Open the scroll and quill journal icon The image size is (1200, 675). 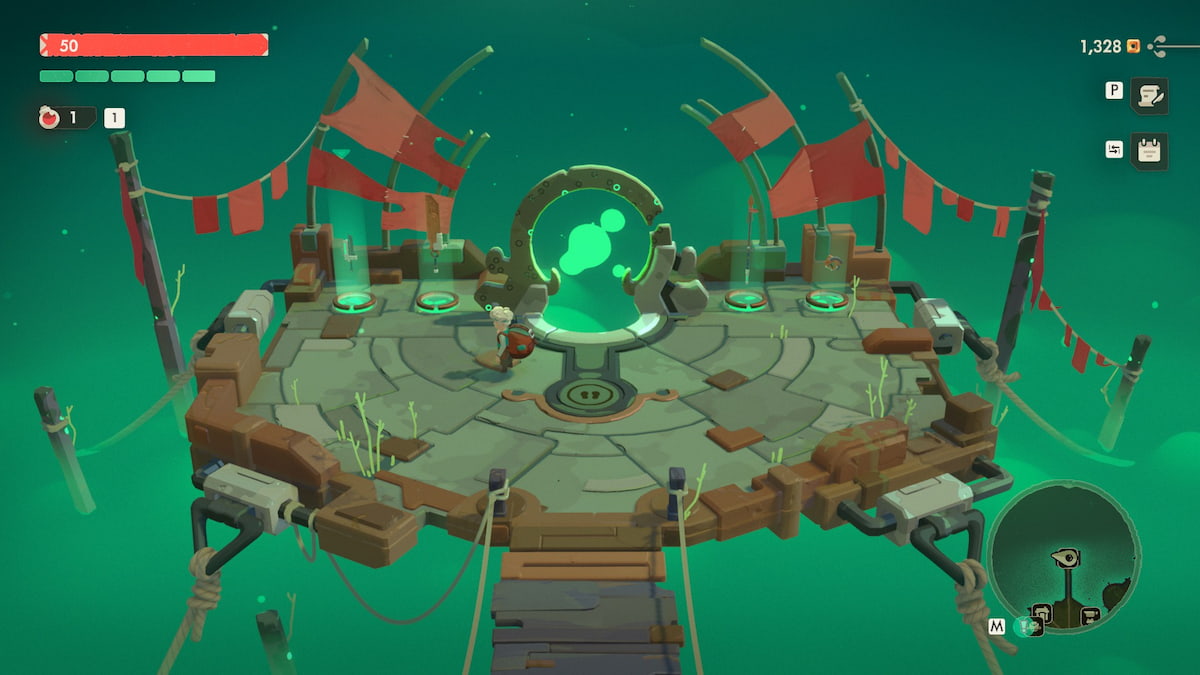(1149, 95)
